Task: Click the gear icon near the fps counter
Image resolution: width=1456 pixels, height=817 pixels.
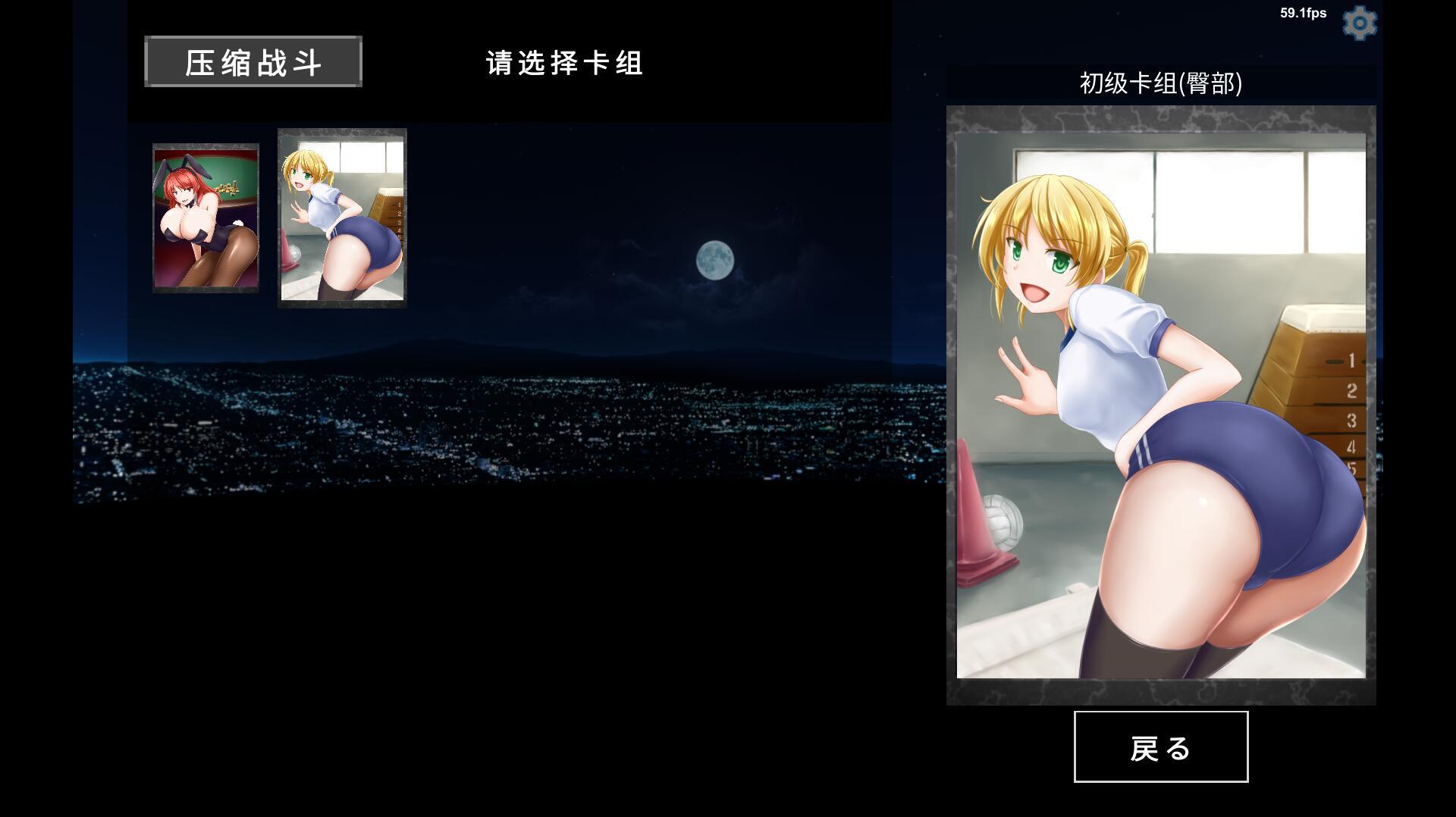Action: coord(1360,22)
